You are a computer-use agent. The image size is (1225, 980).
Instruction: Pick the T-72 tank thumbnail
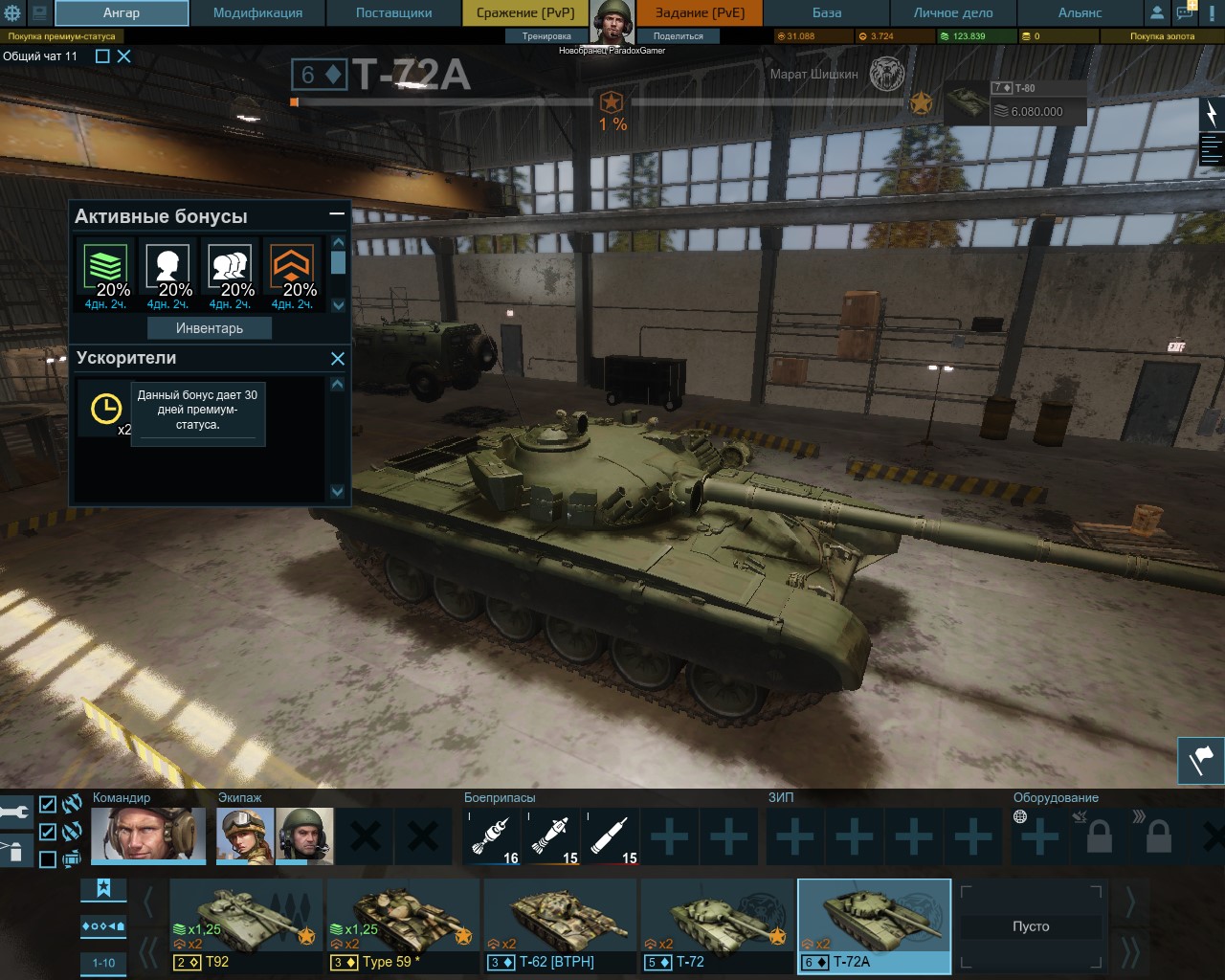(x=716, y=925)
